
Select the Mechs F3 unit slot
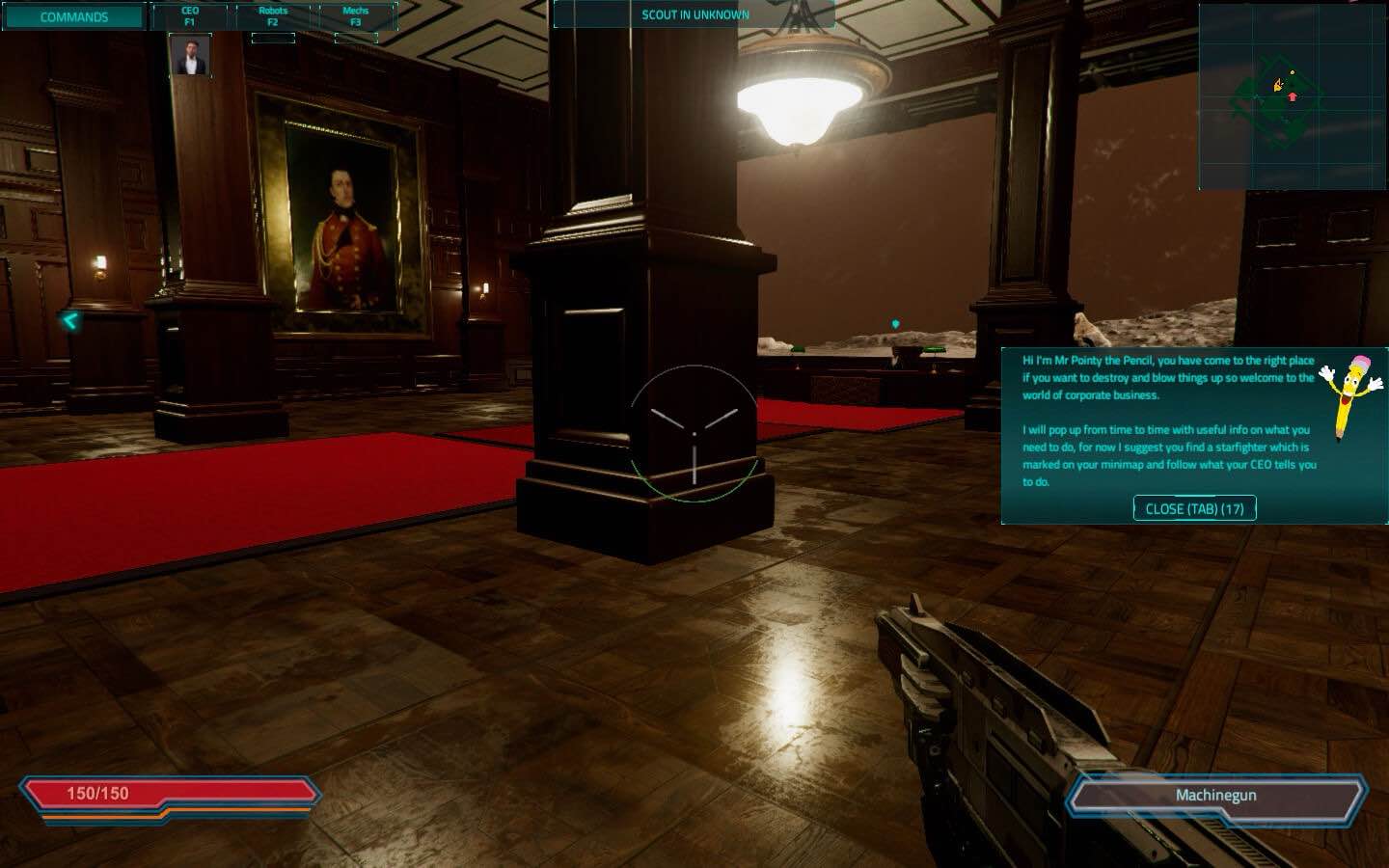353,14
